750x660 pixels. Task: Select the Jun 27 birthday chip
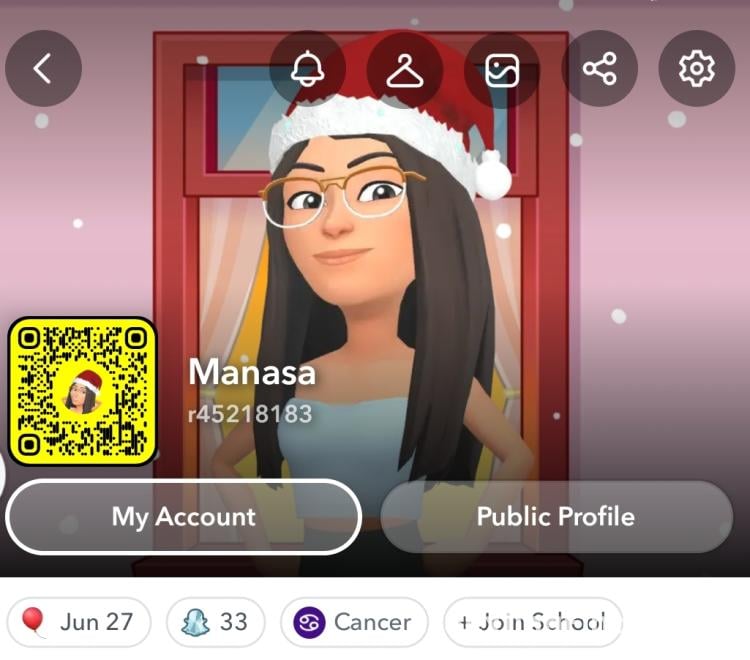tap(79, 622)
